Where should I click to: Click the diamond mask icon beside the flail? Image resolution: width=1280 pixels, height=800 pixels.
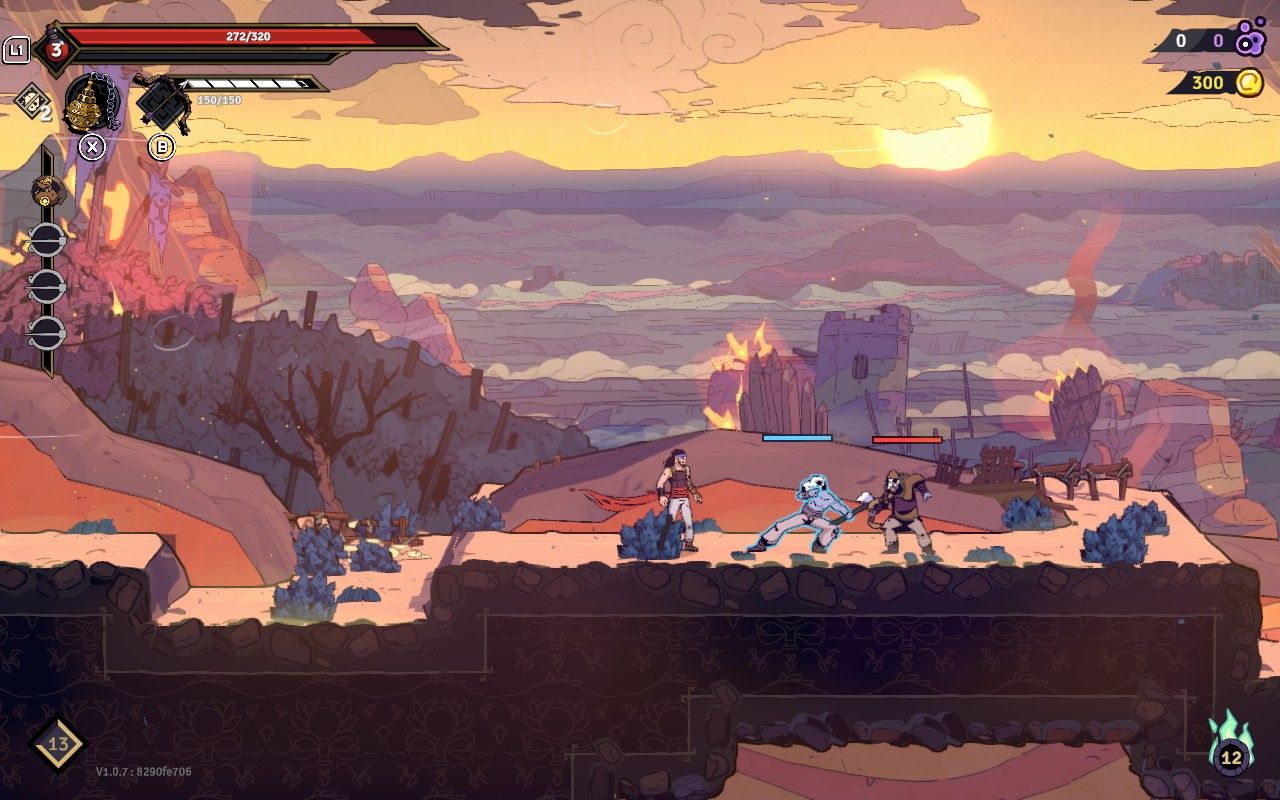(30, 101)
